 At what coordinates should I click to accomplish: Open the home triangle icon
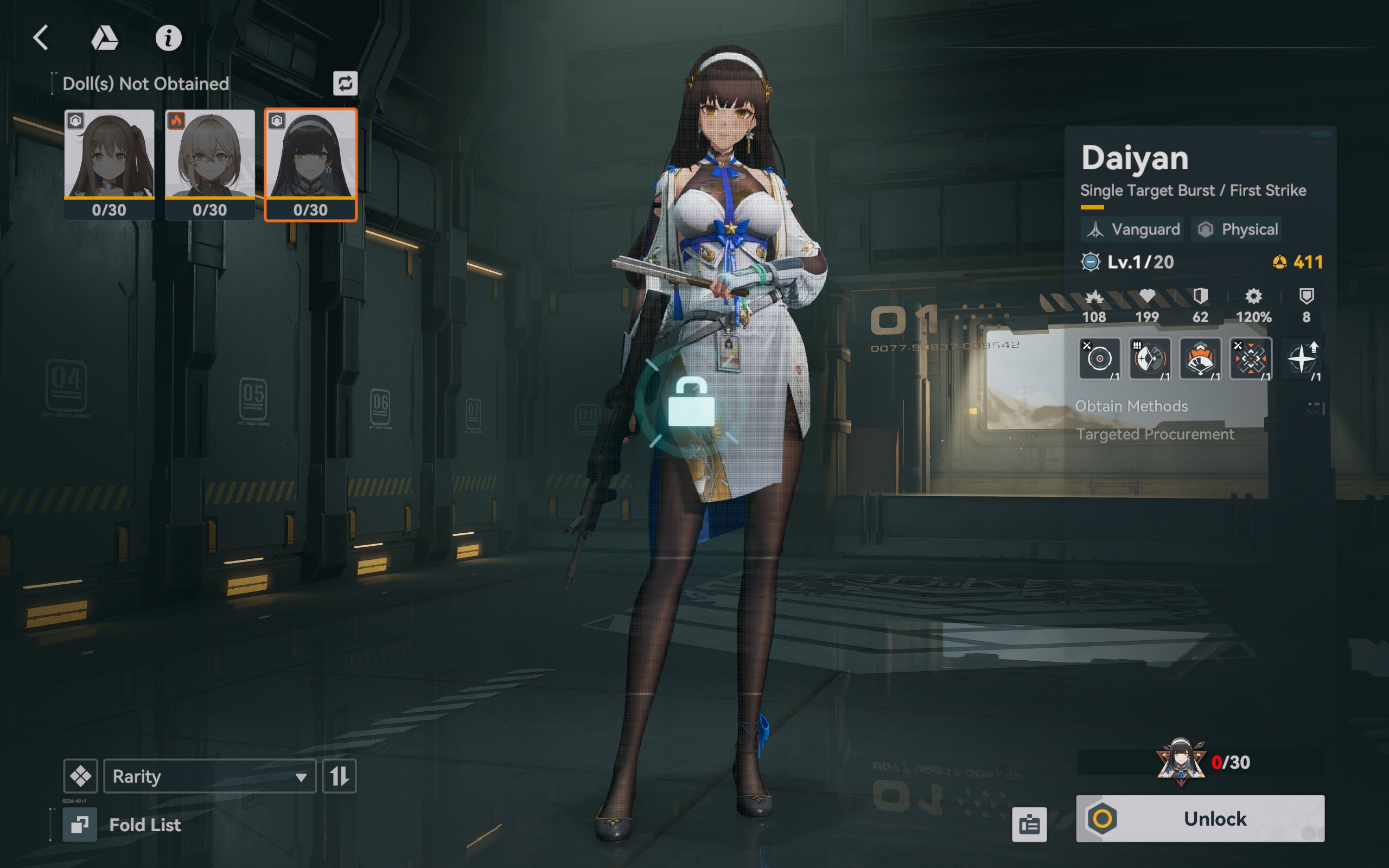click(105, 39)
